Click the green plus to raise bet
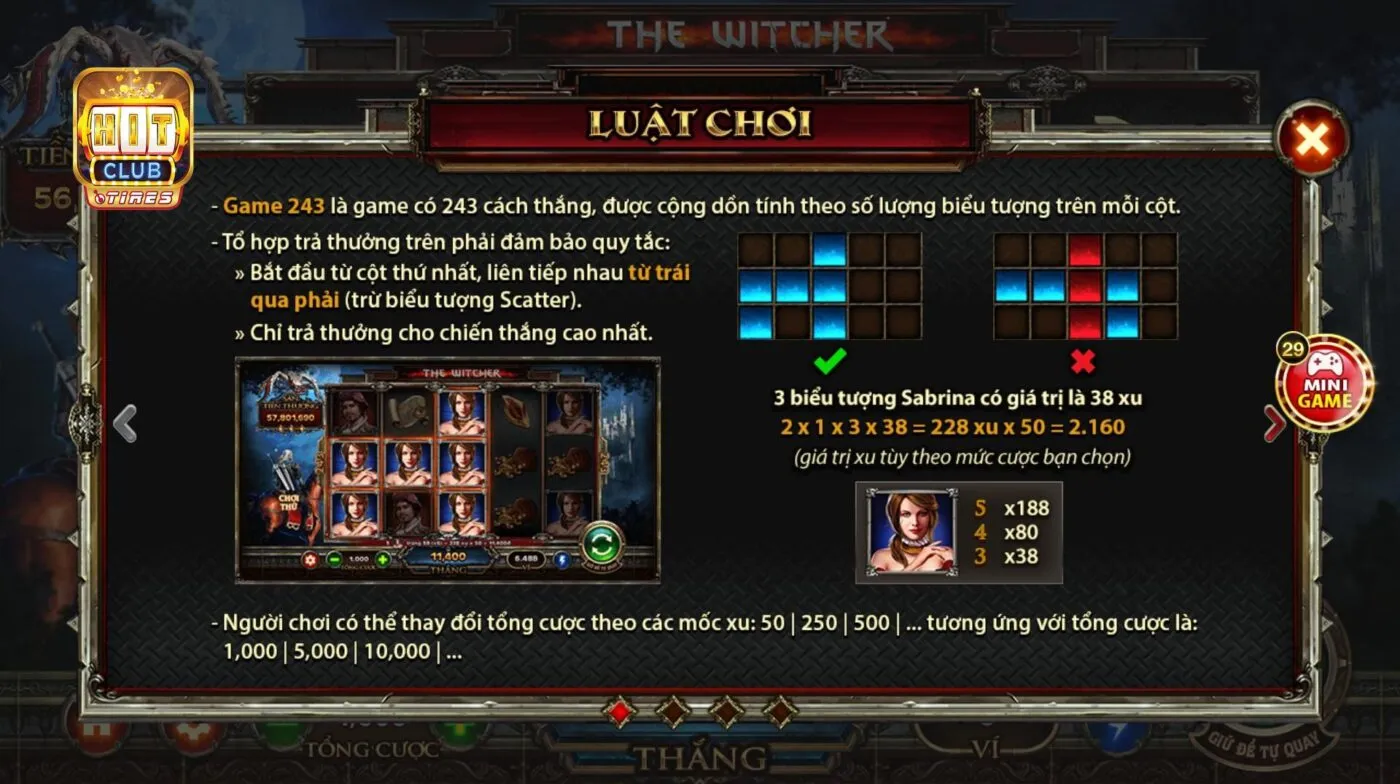The image size is (1400, 784). [383, 560]
